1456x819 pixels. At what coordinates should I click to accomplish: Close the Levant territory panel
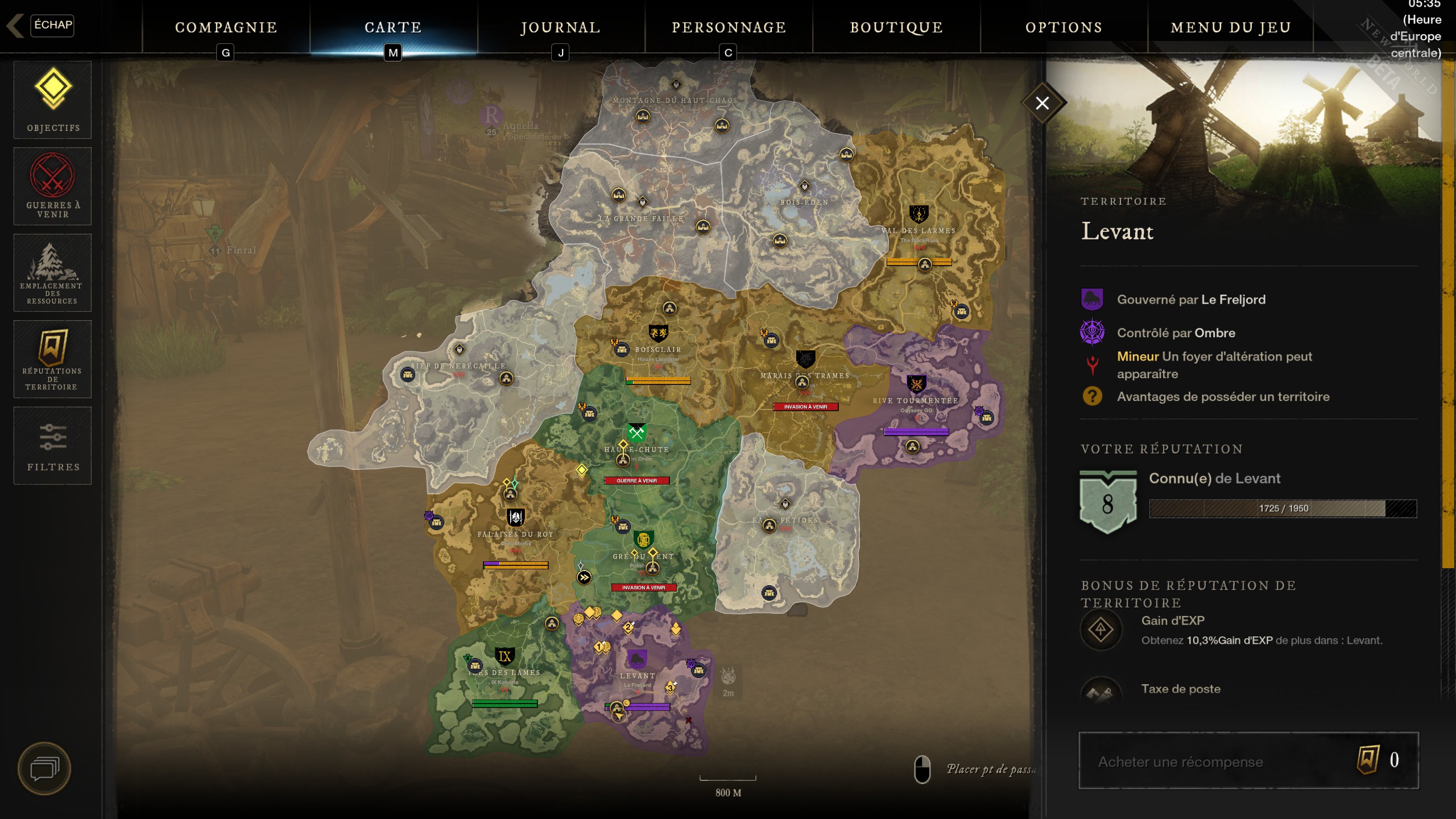[1042, 103]
